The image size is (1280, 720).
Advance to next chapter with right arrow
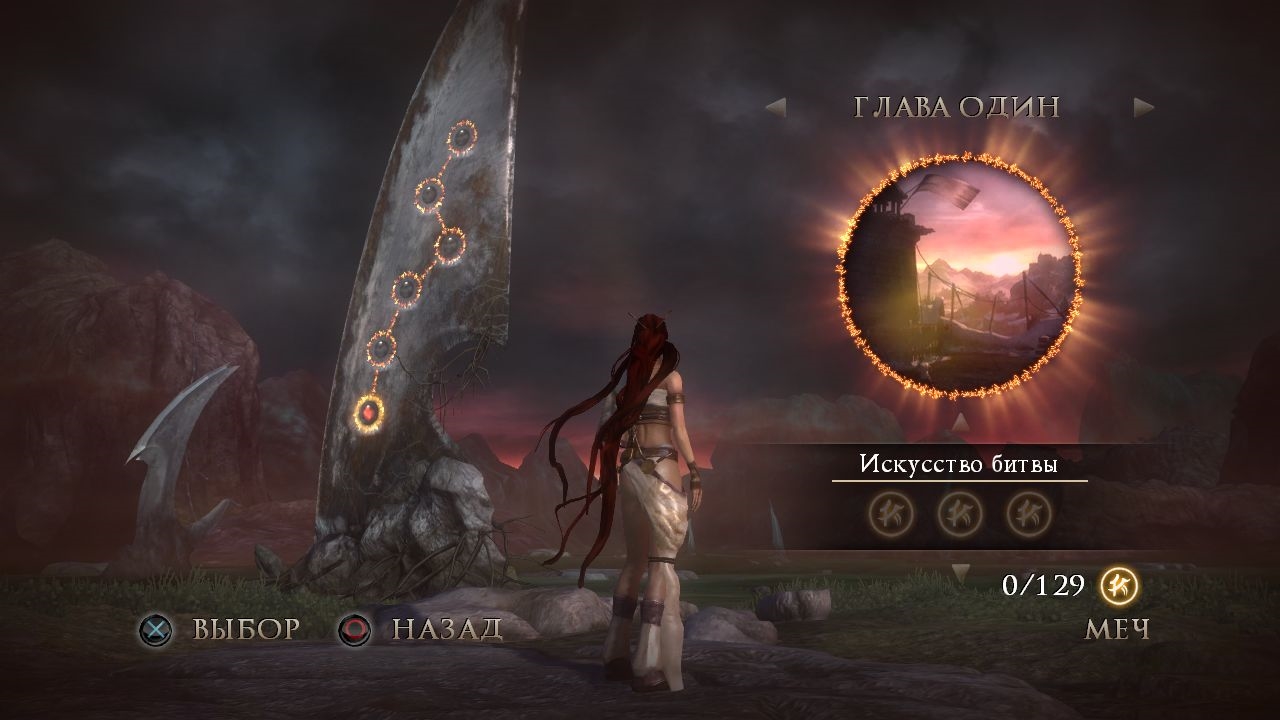pyautogui.click(x=1144, y=107)
